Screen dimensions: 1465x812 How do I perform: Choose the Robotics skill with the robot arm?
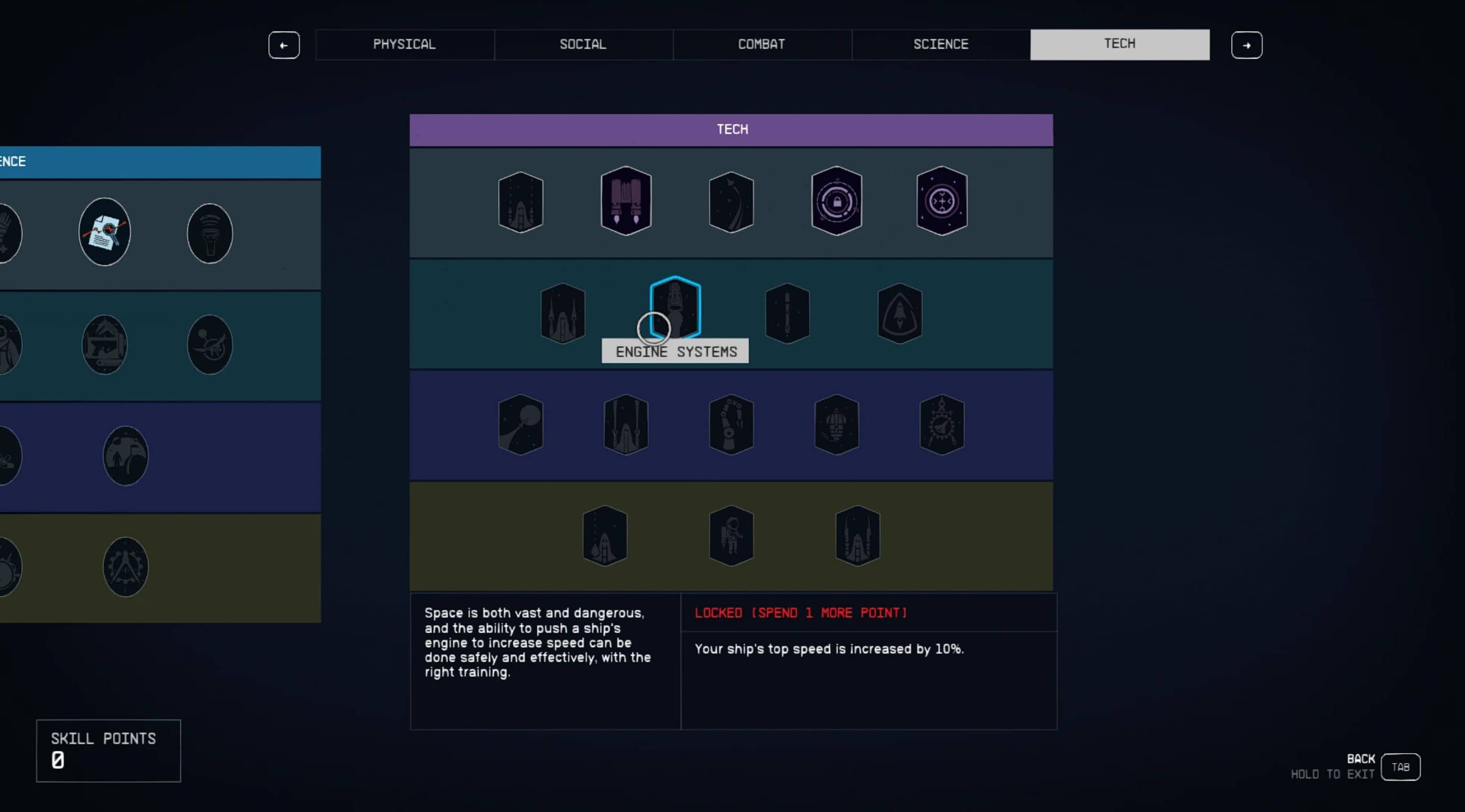click(731, 424)
